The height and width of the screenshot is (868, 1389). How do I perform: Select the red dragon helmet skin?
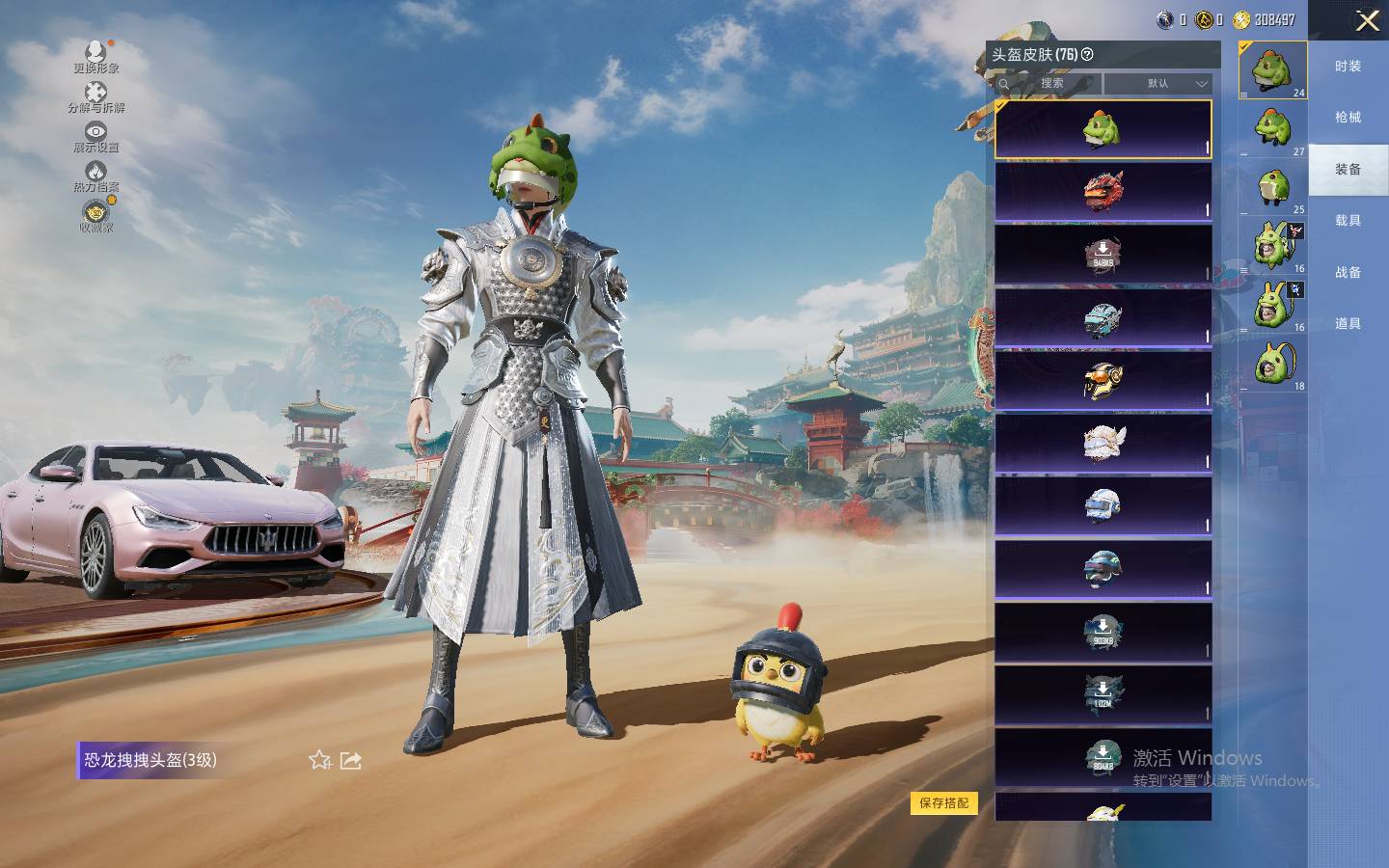1103,191
